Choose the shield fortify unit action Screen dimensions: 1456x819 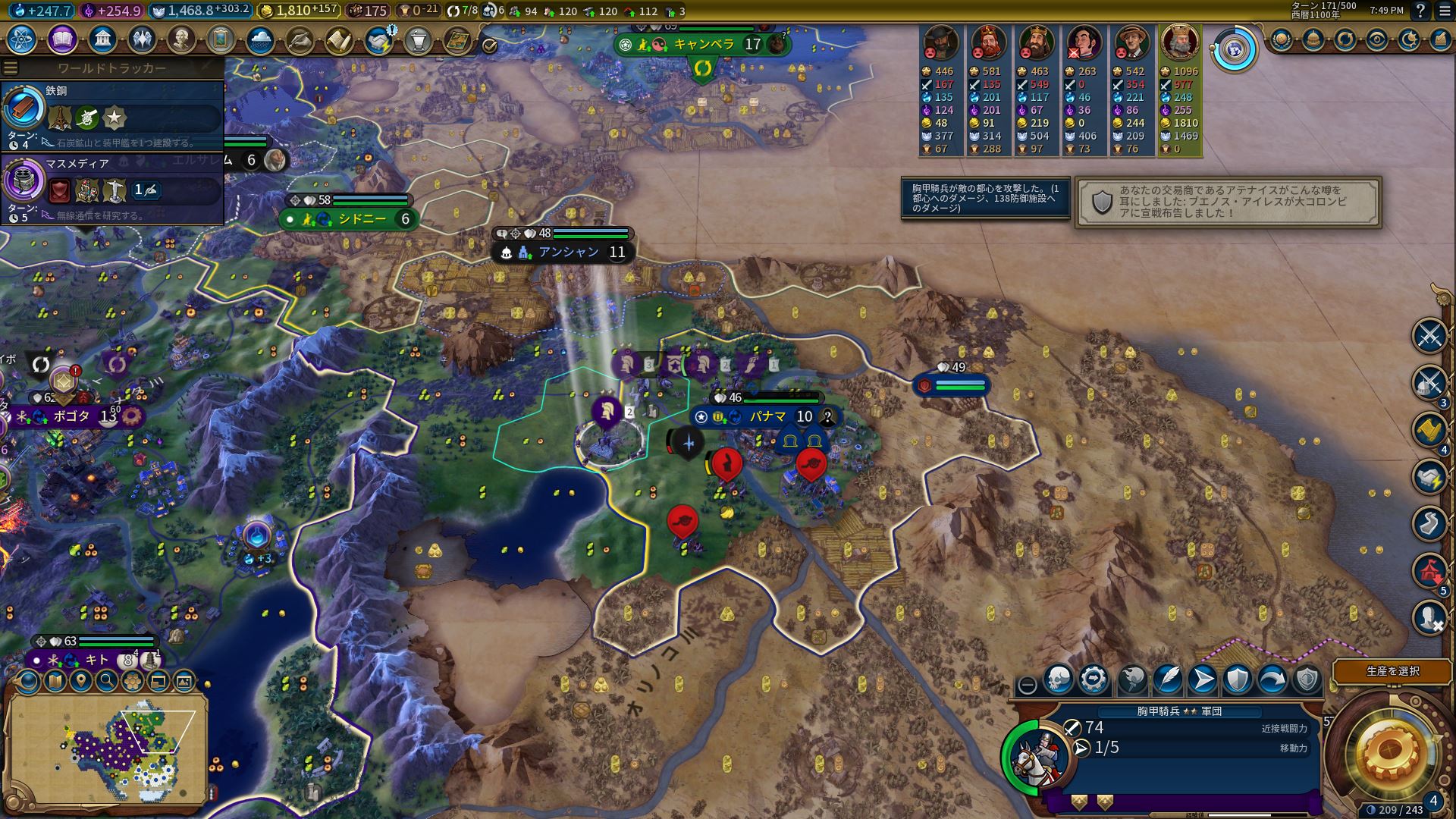coord(1237,680)
